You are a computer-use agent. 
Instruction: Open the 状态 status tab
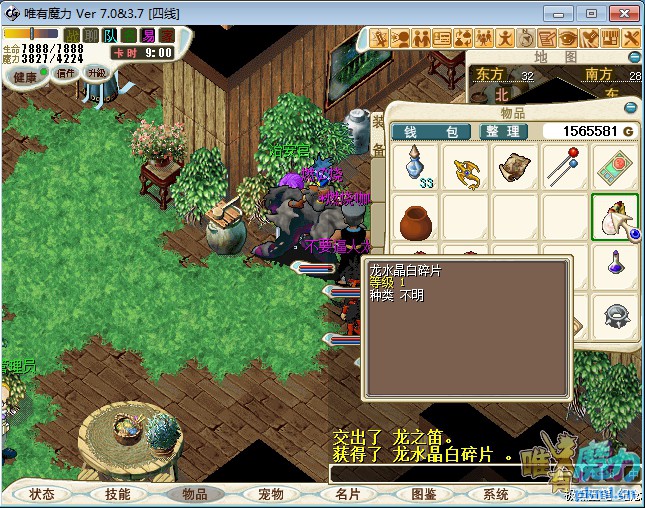coord(42,494)
